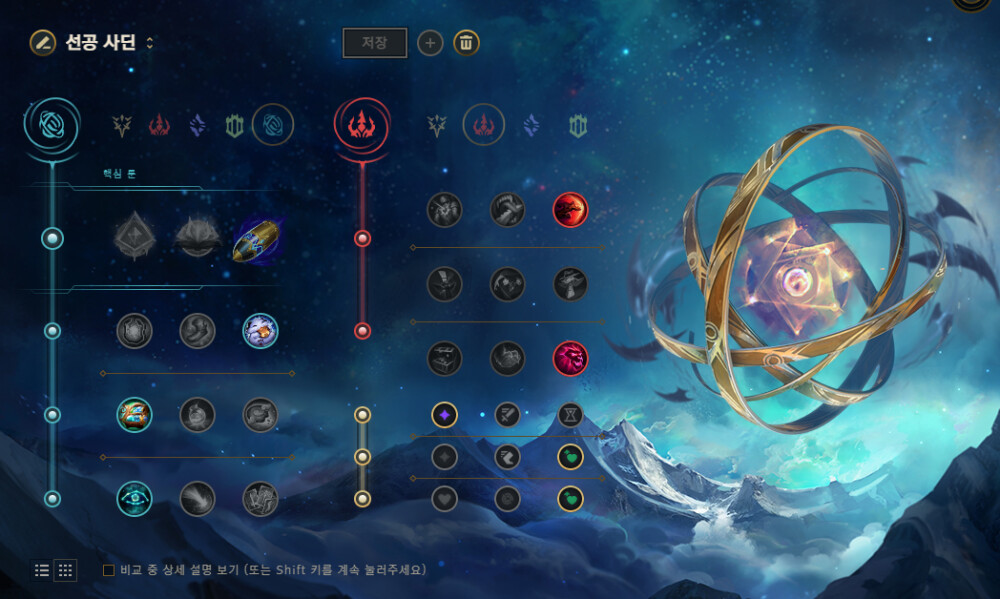Select the purple Adaptive Force stat shard in top row
Screen dimensions: 1000x599
(445, 414)
